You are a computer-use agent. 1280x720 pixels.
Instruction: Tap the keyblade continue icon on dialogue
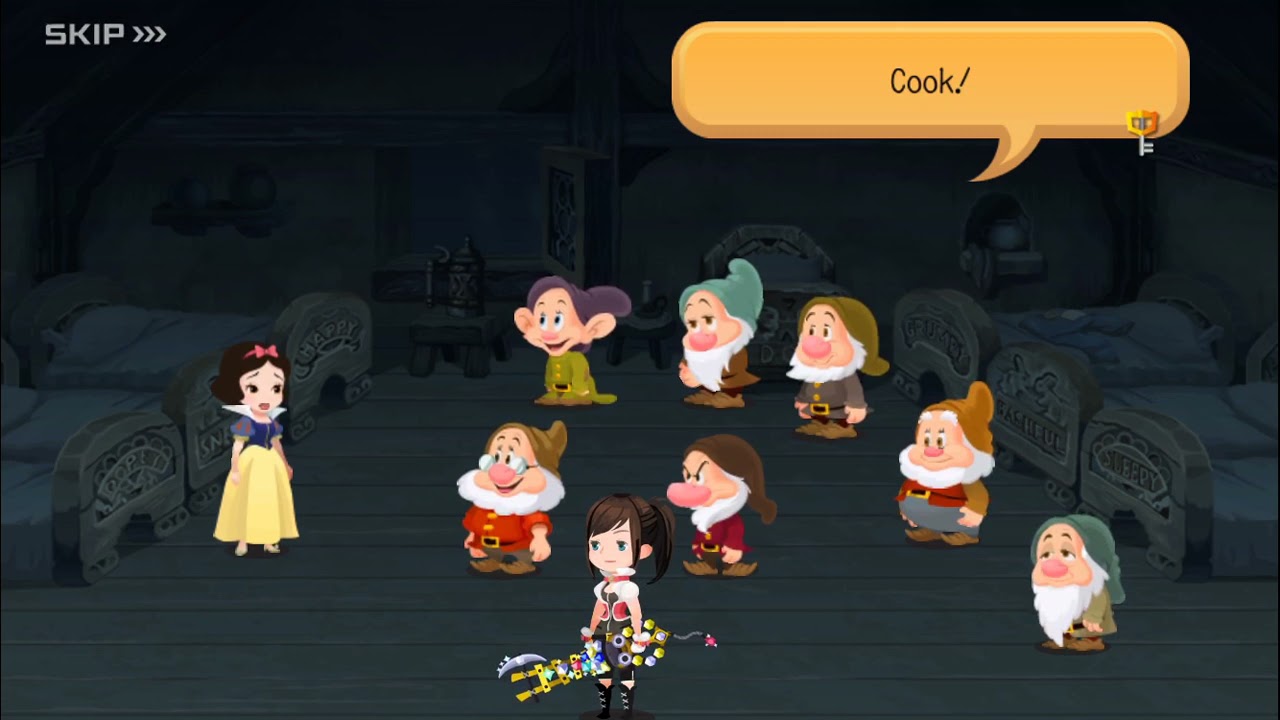pos(1143,132)
